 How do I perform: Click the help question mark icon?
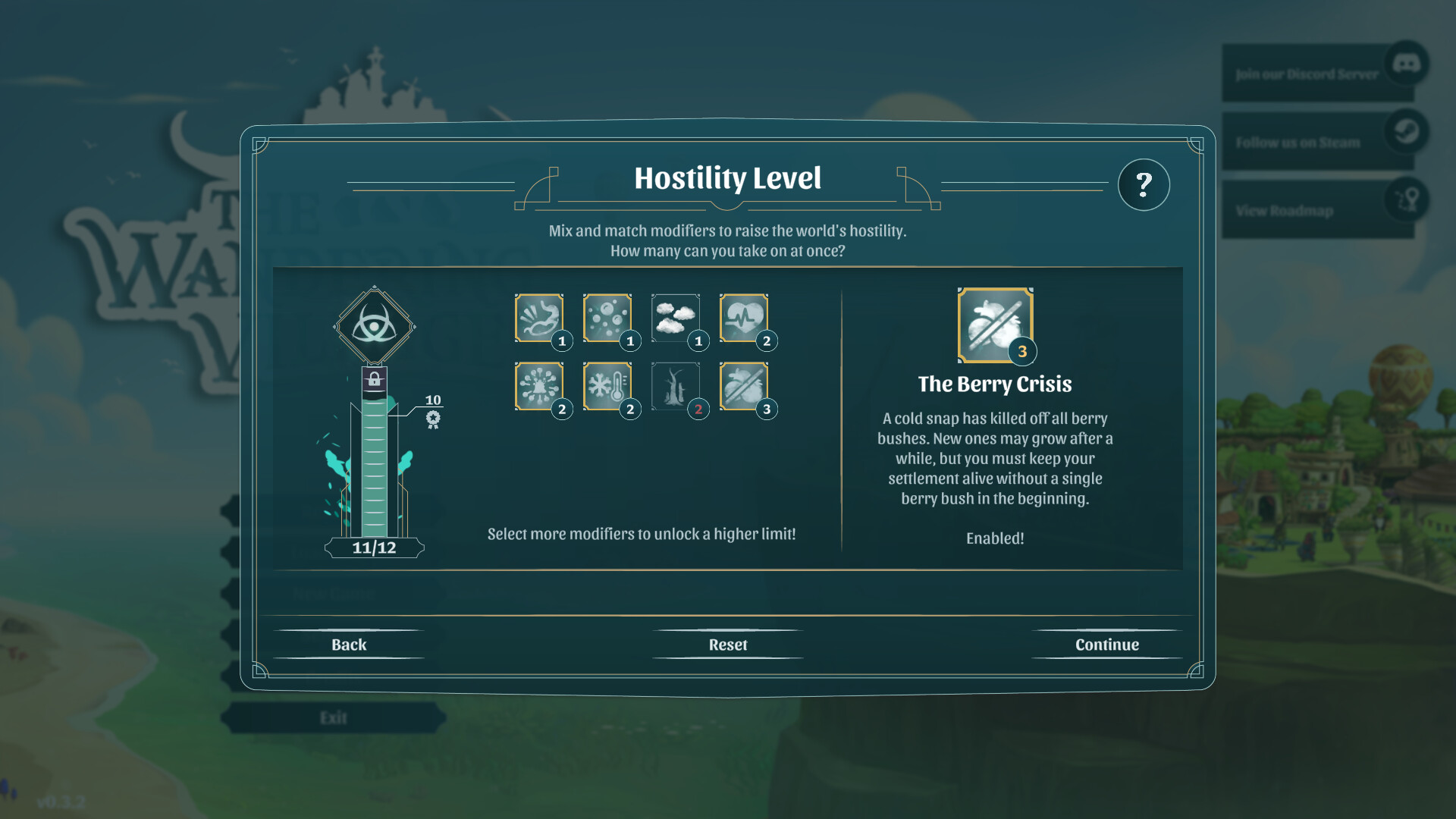point(1144,184)
